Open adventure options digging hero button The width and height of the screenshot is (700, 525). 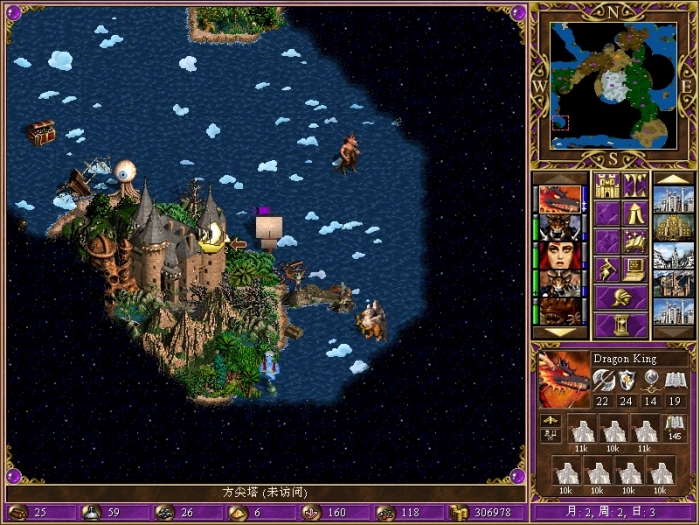[606, 269]
